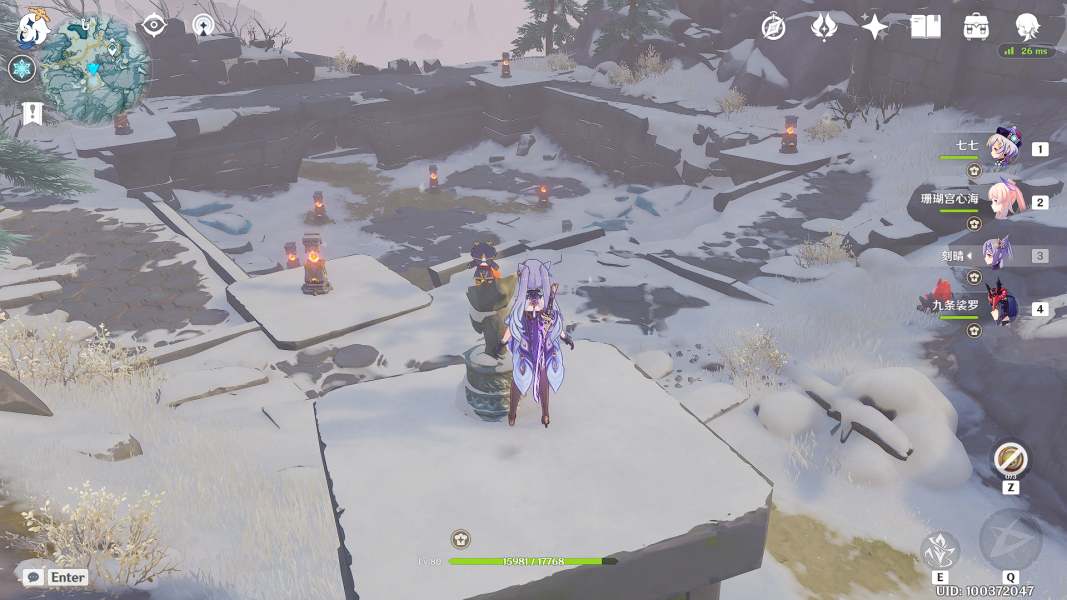Open the four-pointed star Wish icon
The height and width of the screenshot is (600, 1067).
pyautogui.click(x=875, y=27)
